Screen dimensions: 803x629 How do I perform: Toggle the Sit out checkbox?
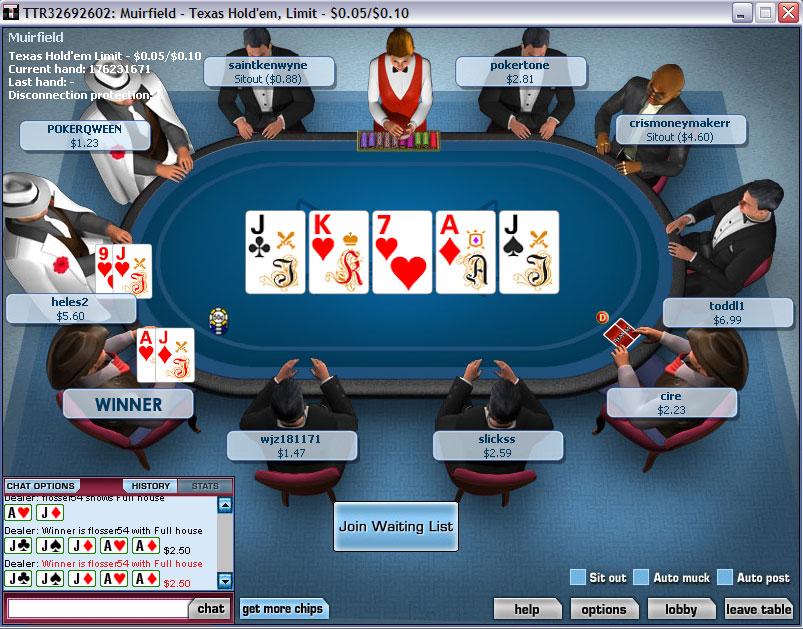577,577
